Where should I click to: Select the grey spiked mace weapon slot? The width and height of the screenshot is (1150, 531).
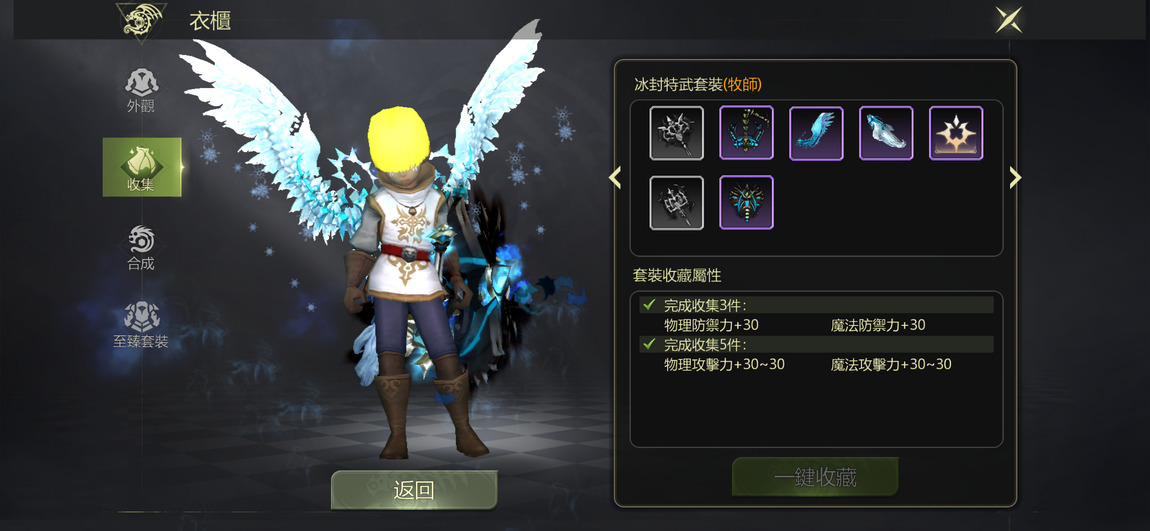pos(677,133)
